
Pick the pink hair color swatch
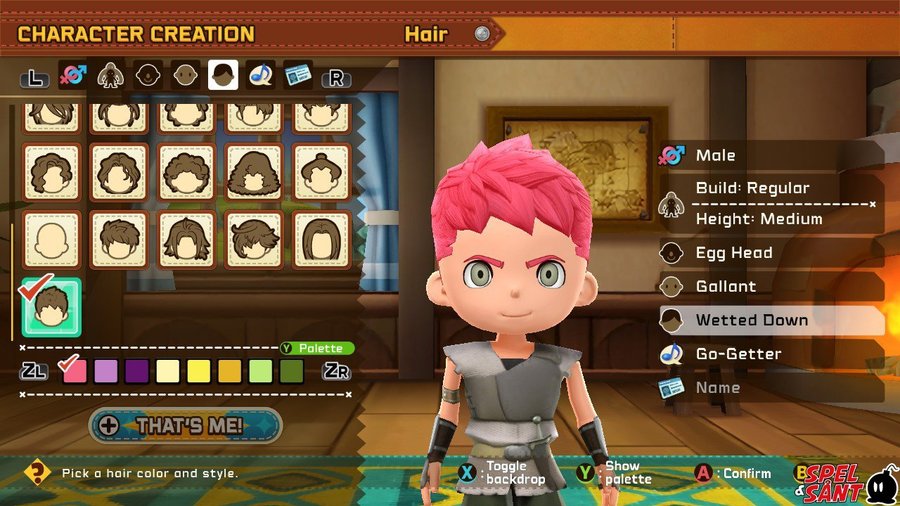pos(74,372)
